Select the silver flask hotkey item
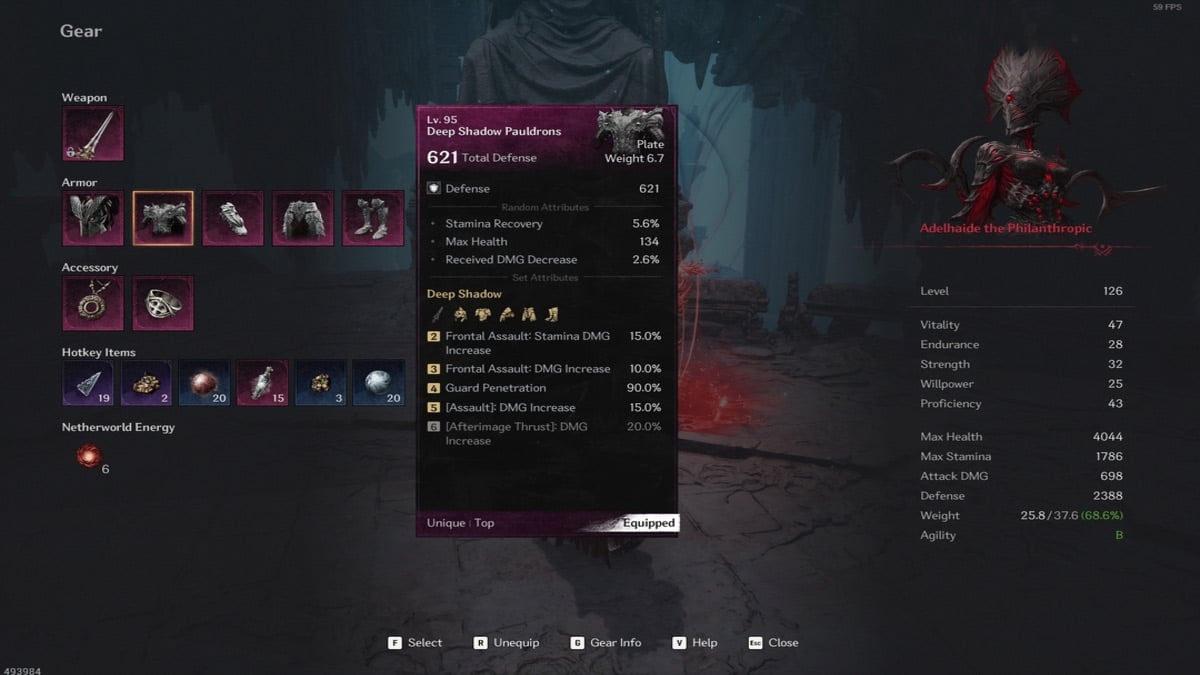1200x675 pixels. tap(263, 383)
